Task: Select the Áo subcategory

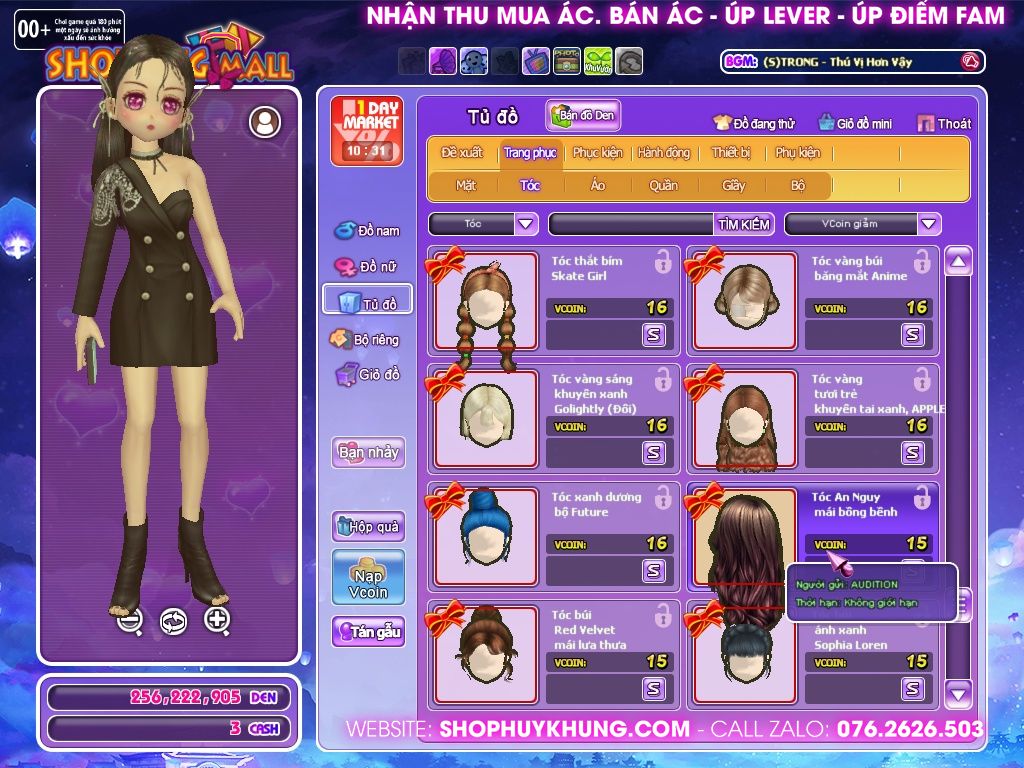Action: 597,185
